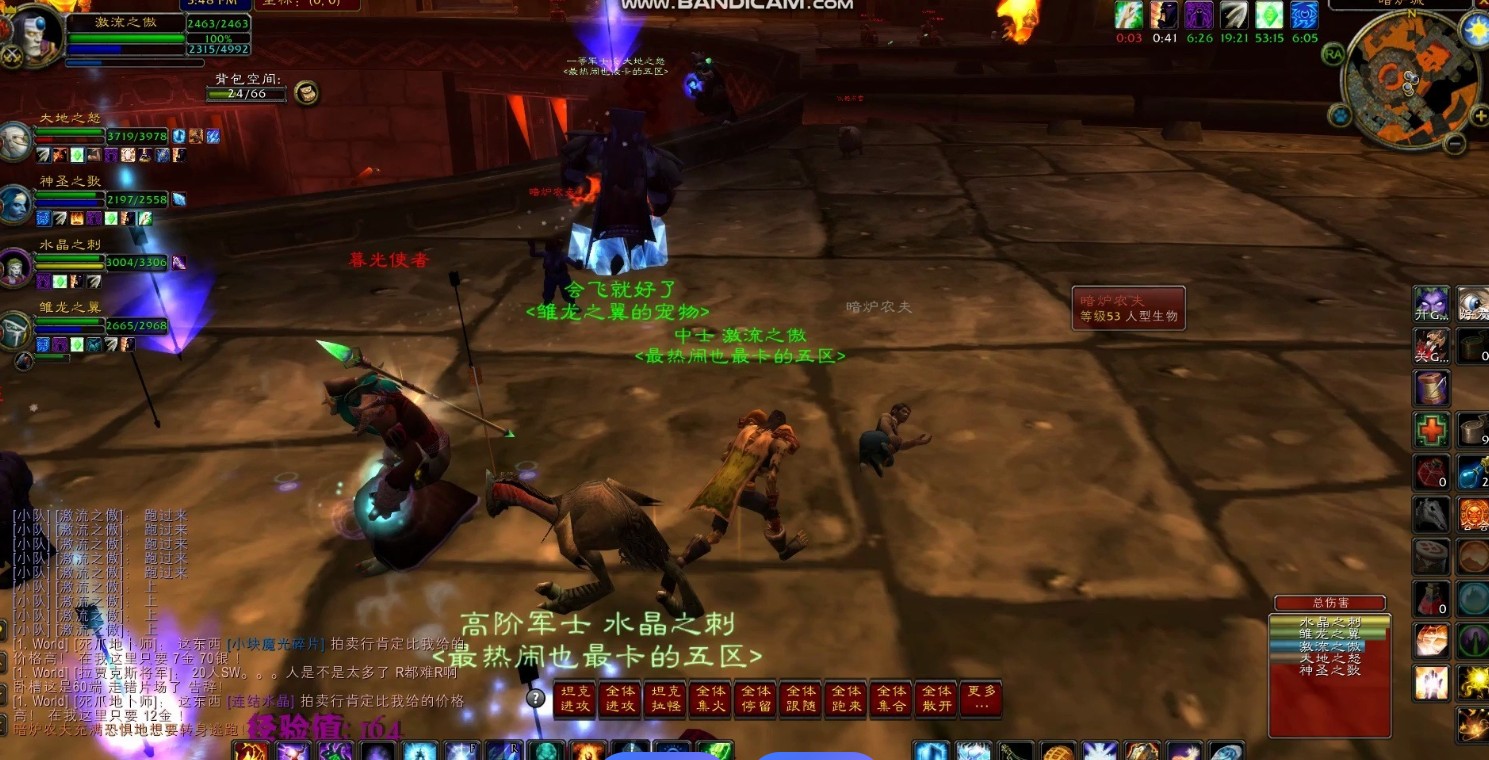
Task: Click the party member portrait of 大地之怒
Action: [x=15, y=140]
